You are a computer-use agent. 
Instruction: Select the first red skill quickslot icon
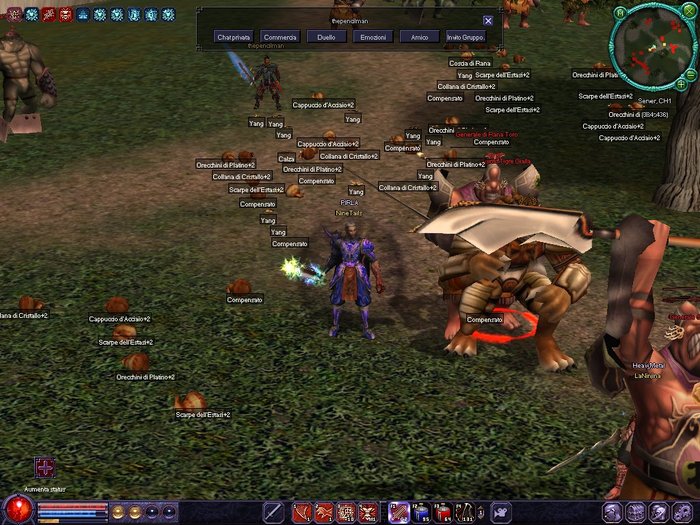(x=300, y=513)
